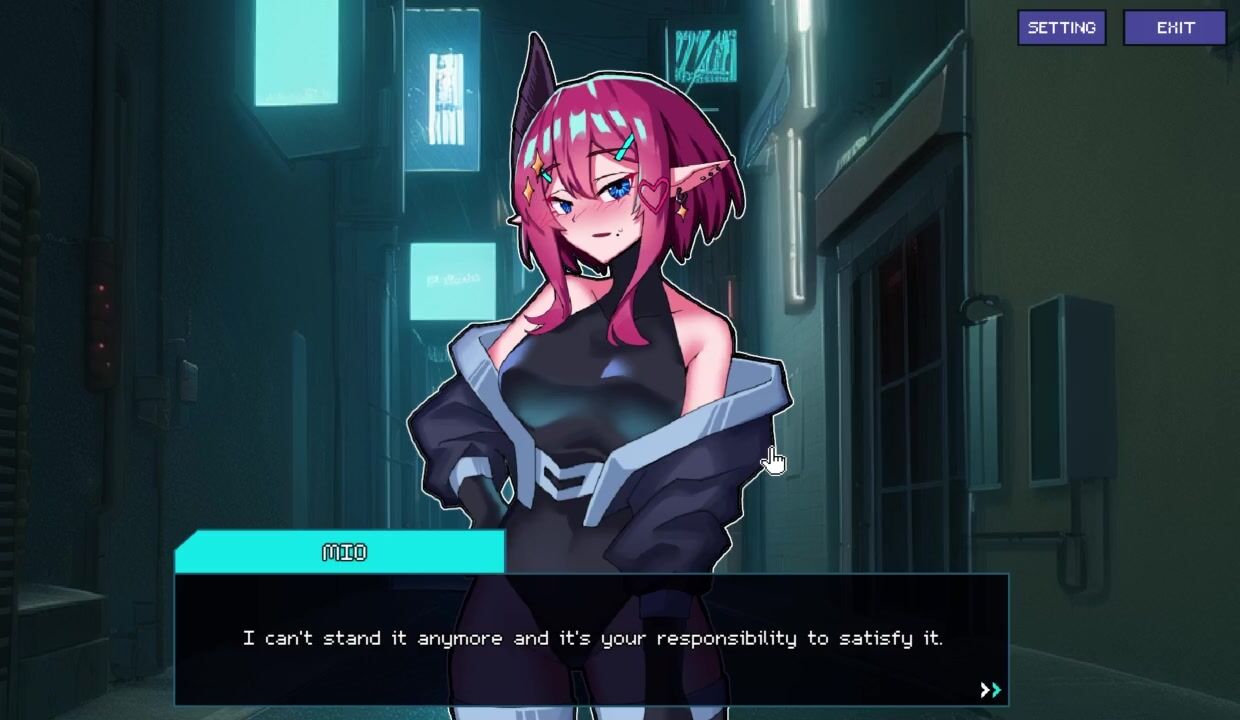This screenshot has width=1240, height=720.
Task: Open the Setting menu
Action: [x=1061, y=28]
